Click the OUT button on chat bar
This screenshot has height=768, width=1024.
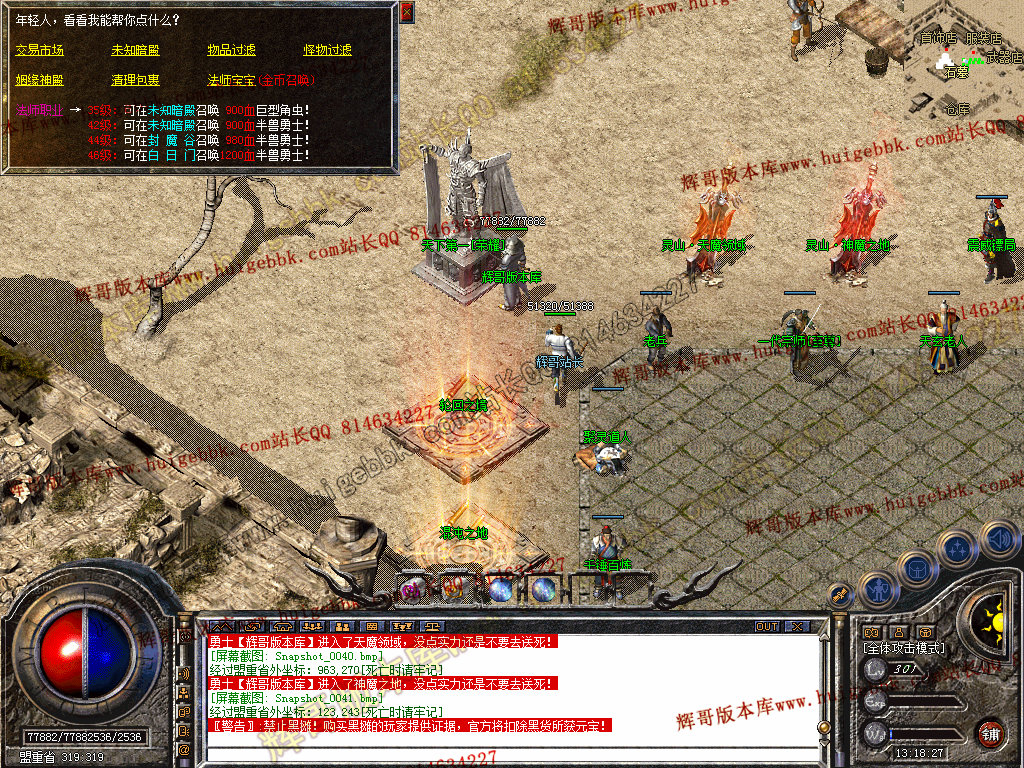766,626
